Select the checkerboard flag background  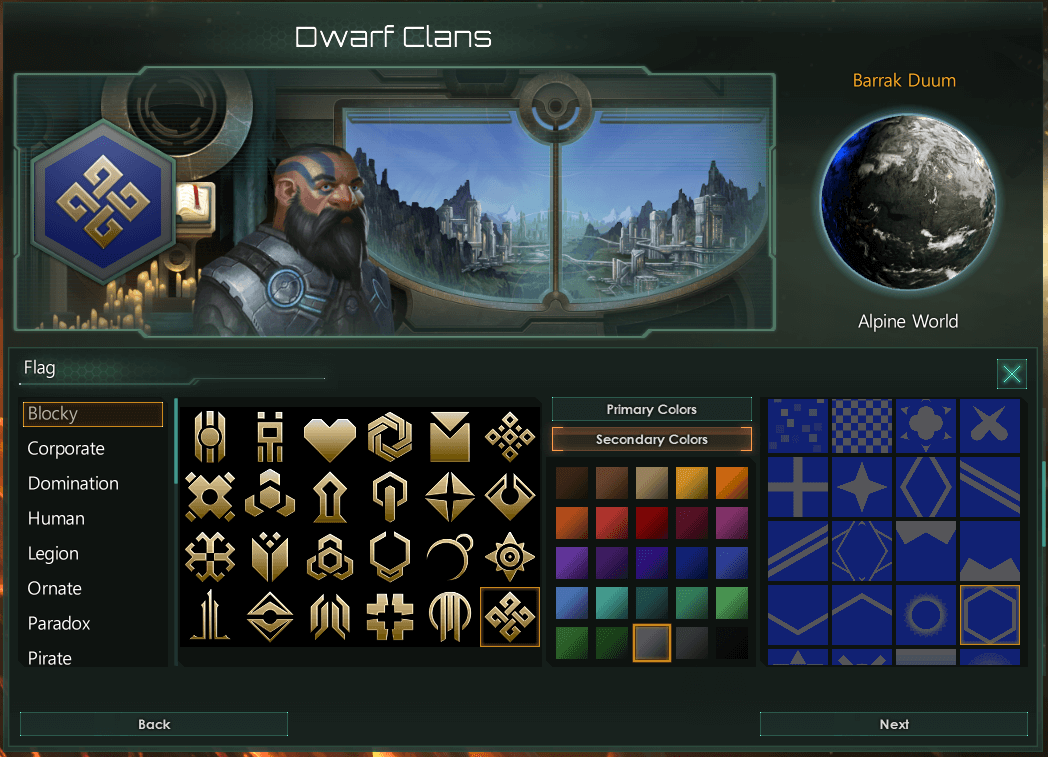tap(861, 426)
